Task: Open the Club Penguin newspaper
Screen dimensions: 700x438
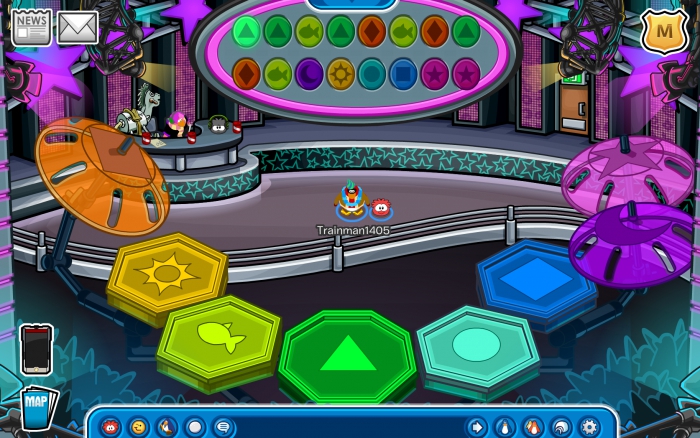Action: [31, 26]
